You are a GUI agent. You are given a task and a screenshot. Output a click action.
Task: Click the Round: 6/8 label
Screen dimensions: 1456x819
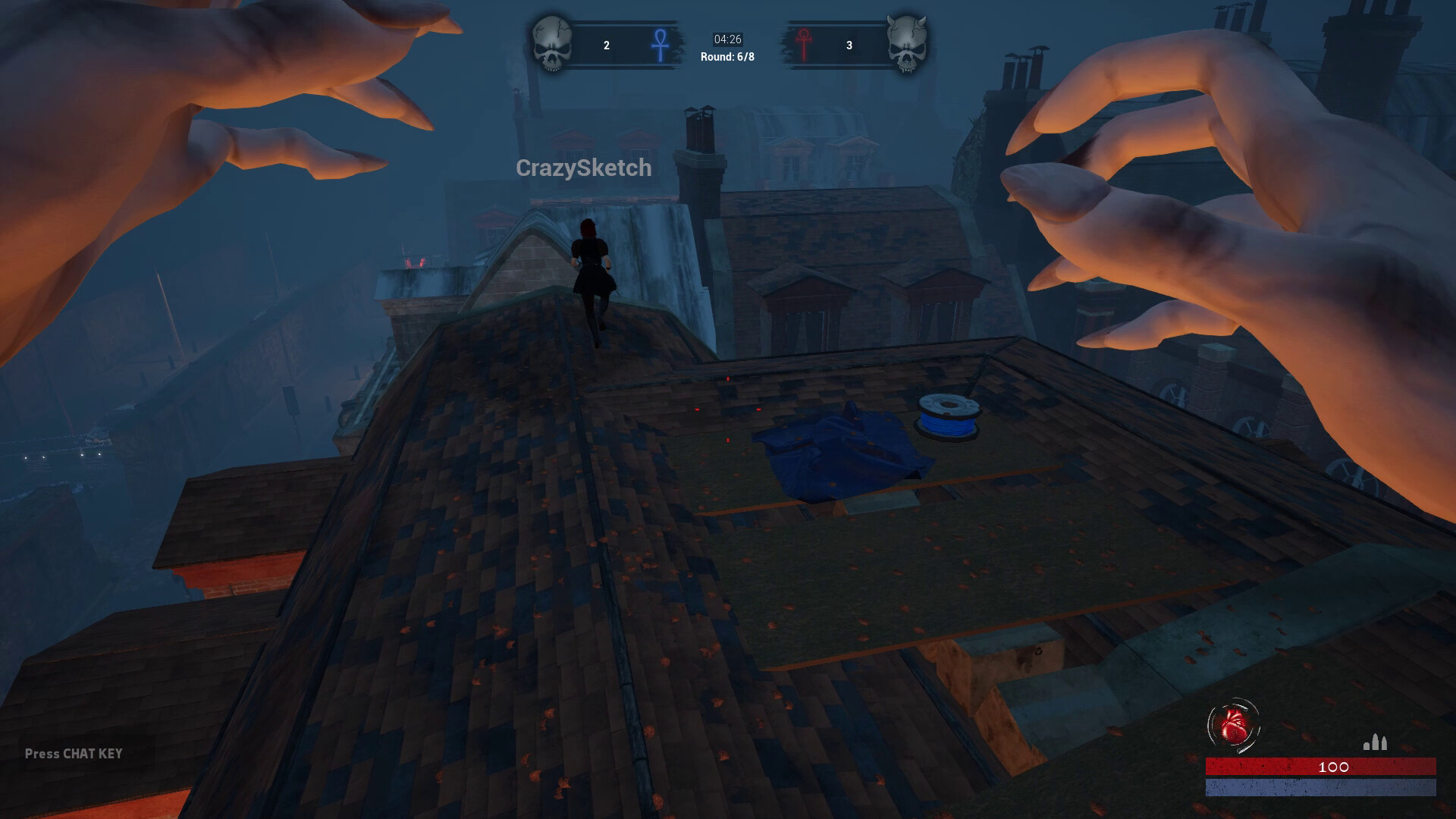[726, 56]
